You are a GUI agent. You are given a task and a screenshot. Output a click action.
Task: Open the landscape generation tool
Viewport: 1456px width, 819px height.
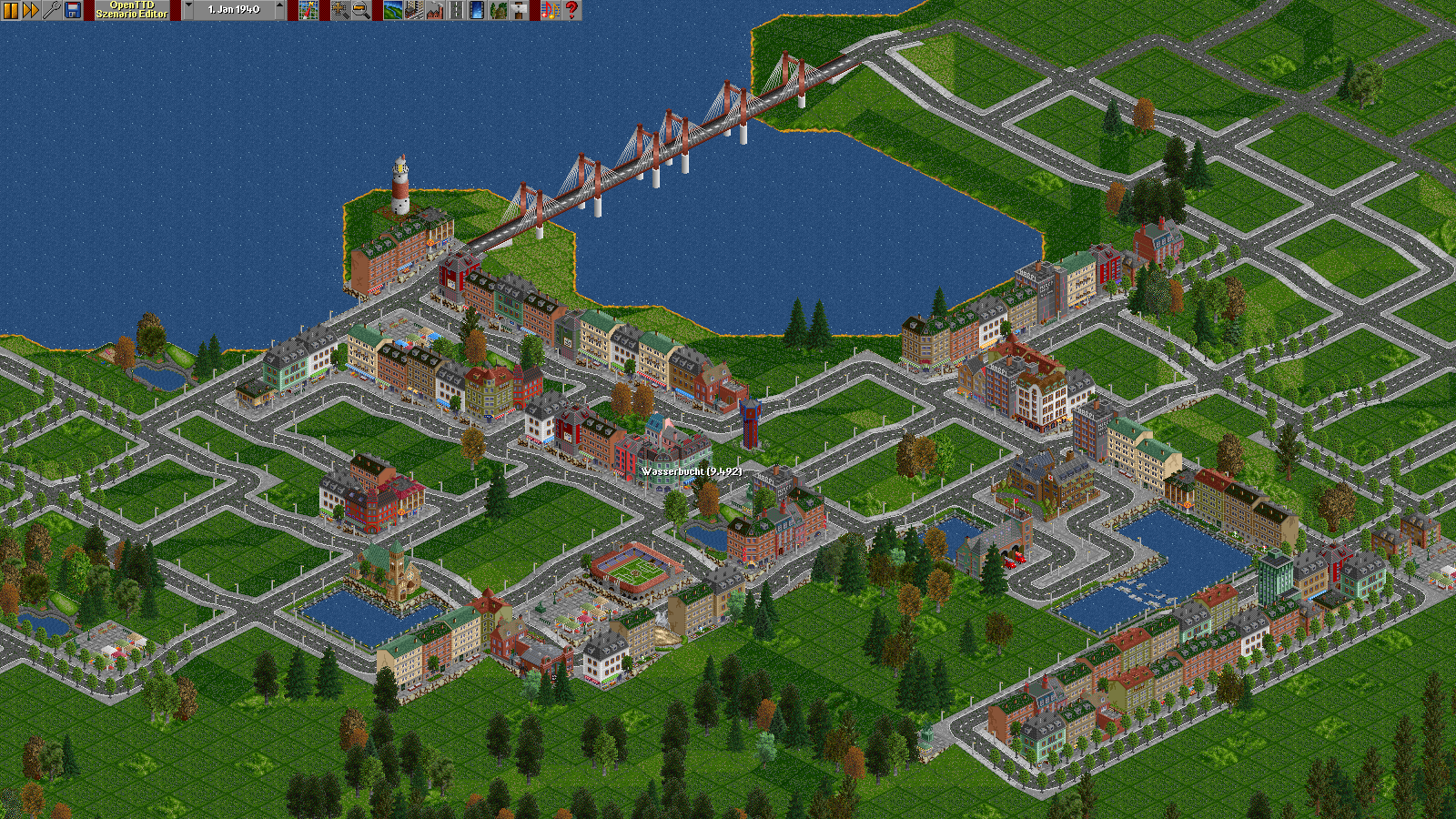pyautogui.click(x=393, y=10)
